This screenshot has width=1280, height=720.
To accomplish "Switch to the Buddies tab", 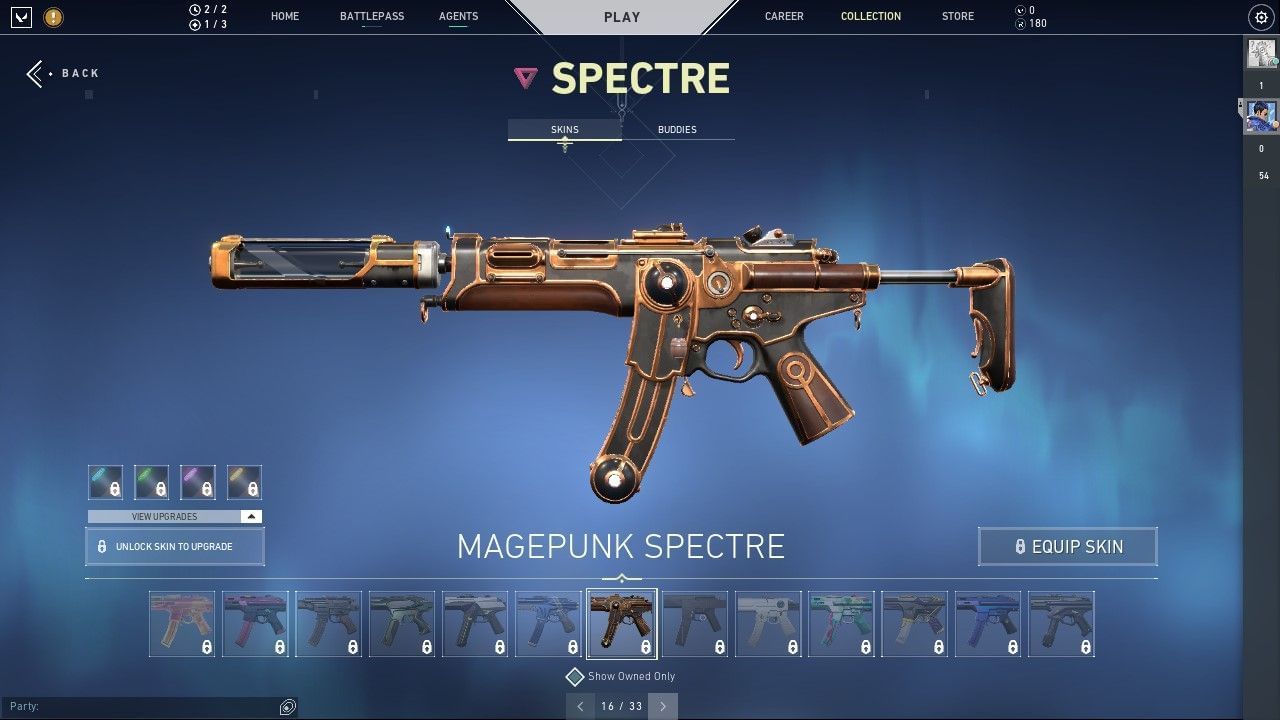I will (677, 129).
